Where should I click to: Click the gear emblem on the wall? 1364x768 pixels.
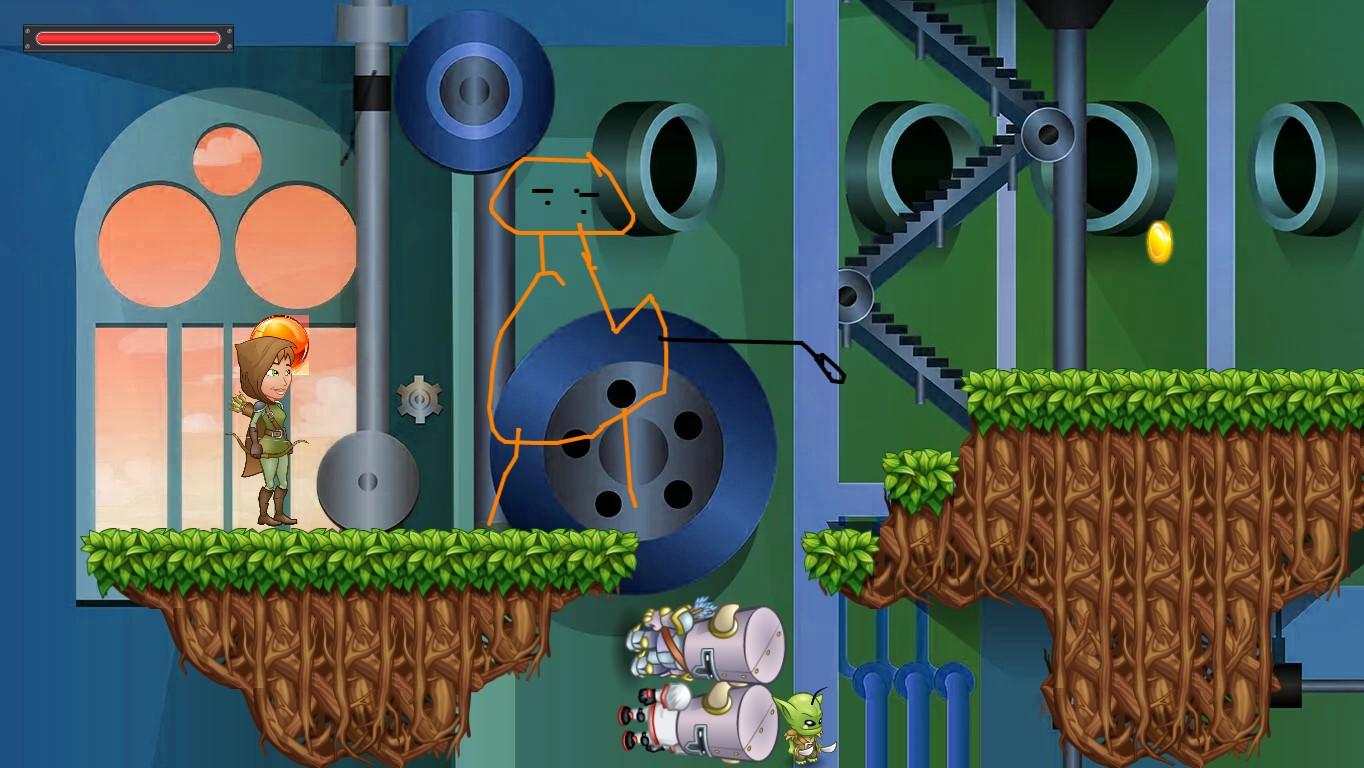420,398
